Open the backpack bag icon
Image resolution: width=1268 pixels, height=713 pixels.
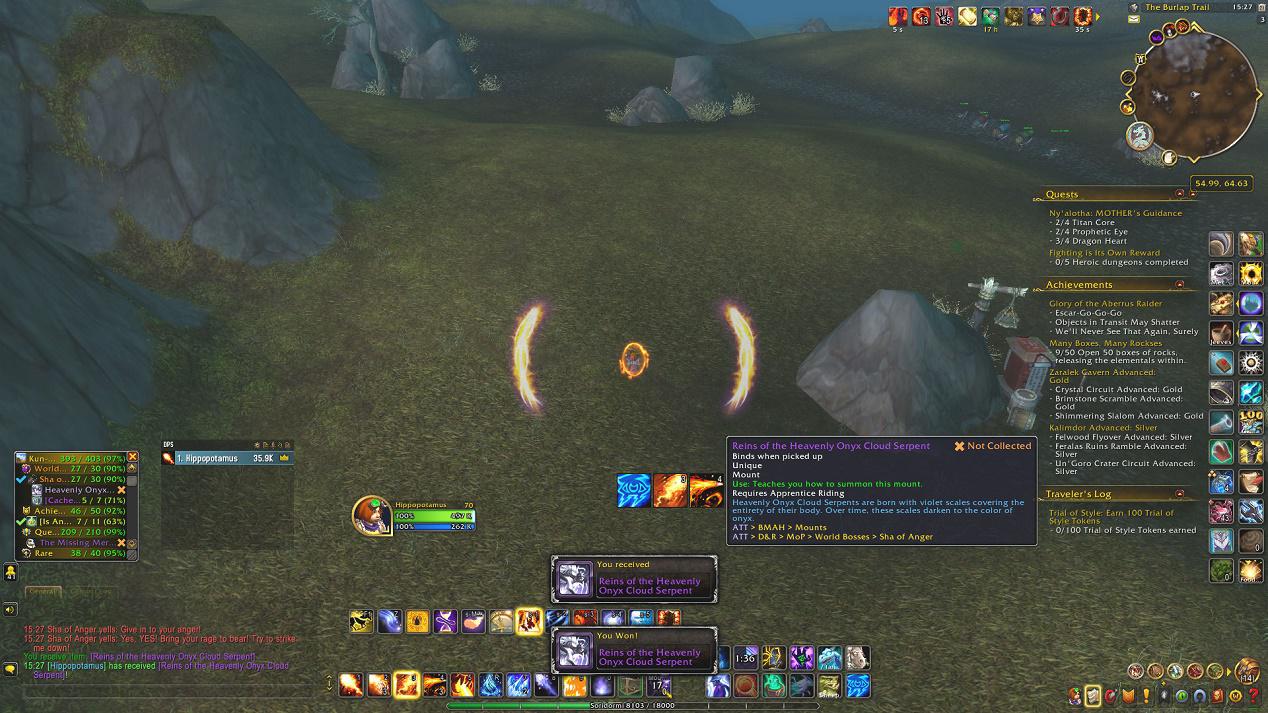(1247, 671)
